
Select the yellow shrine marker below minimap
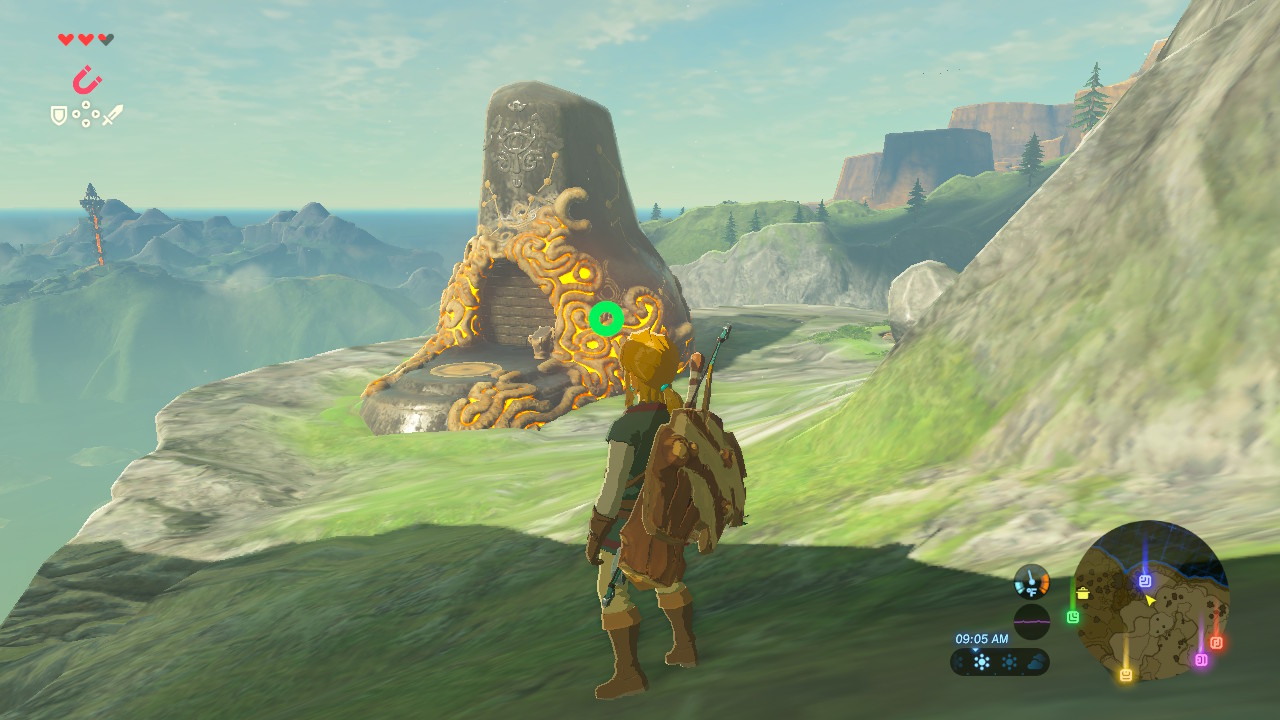coord(1126,675)
